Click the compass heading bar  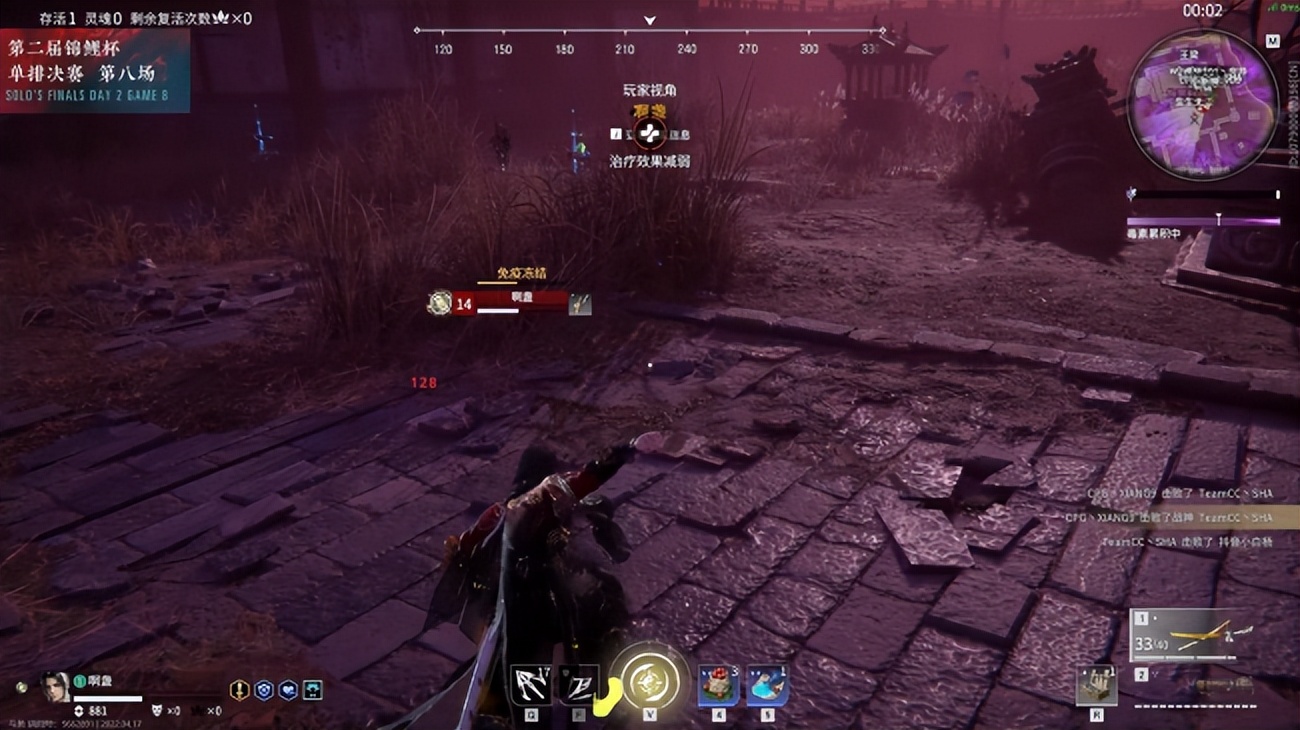pyautogui.click(x=649, y=39)
